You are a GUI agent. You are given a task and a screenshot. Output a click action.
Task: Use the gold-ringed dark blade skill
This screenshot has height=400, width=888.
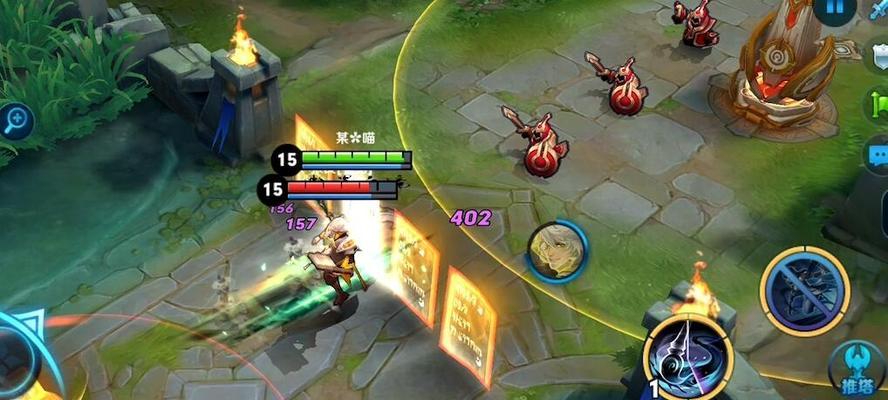(x=804, y=291)
